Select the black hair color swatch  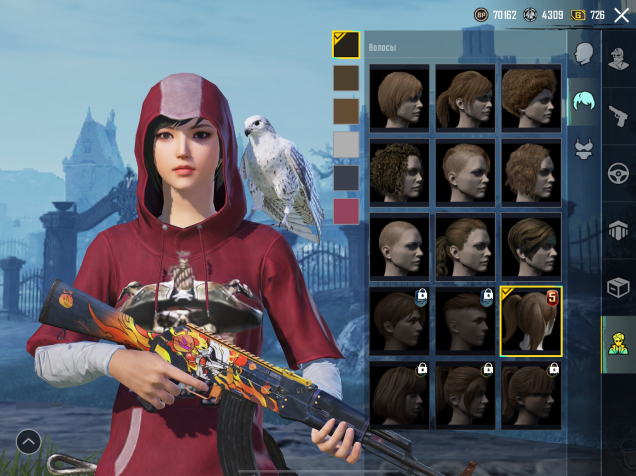pyautogui.click(x=346, y=45)
